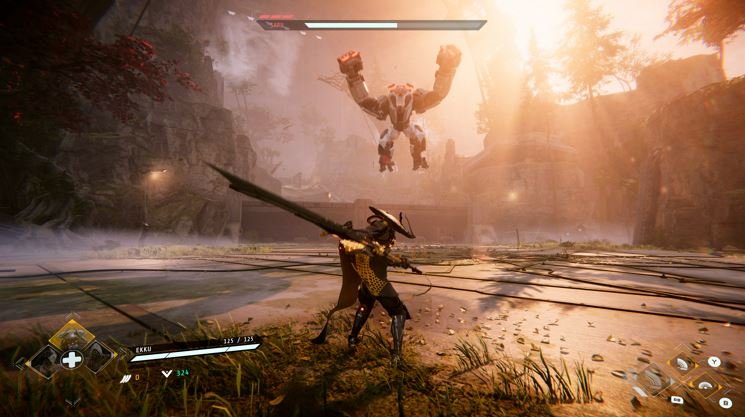745x417 pixels.
Task: Trigger the fan ability beside the B glyph
Action: click(707, 384)
